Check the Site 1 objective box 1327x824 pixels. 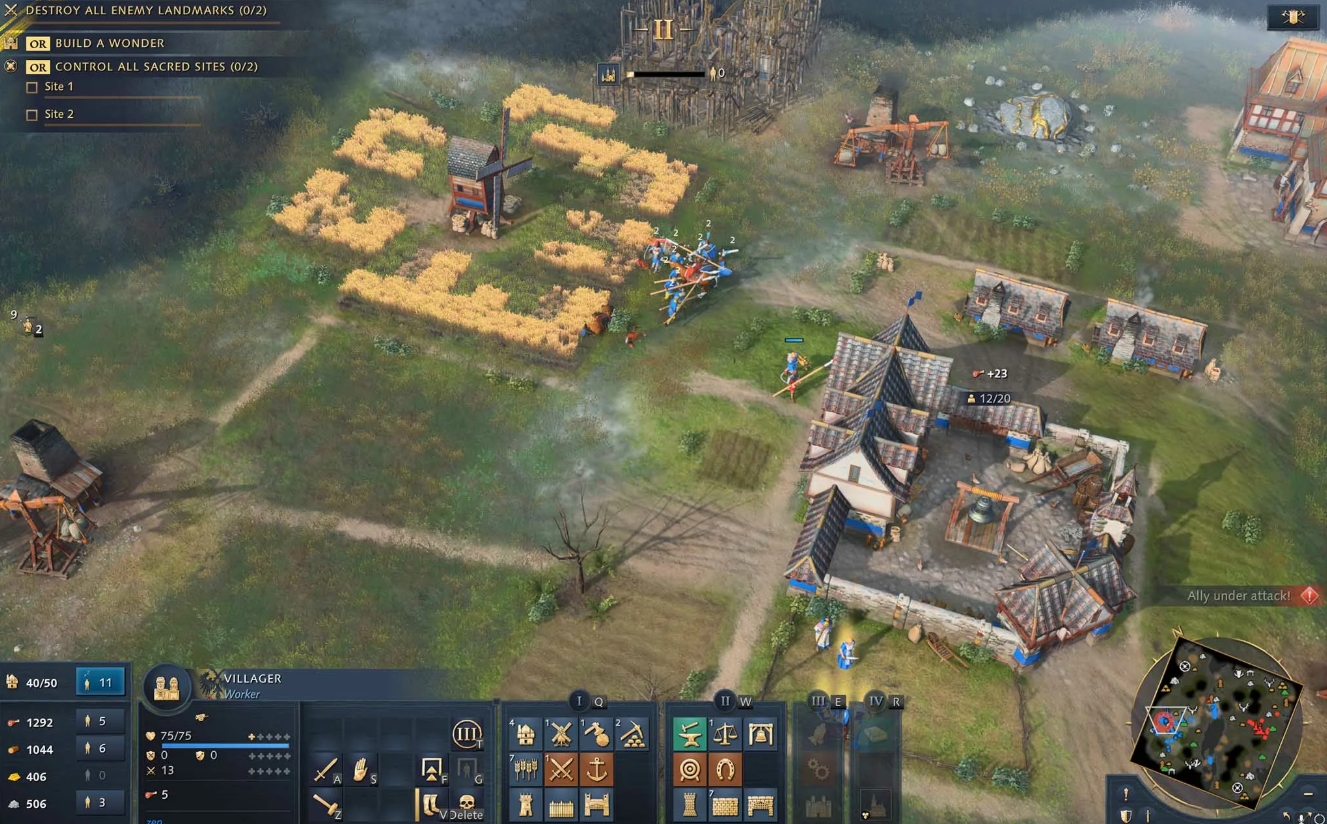[x=32, y=87]
